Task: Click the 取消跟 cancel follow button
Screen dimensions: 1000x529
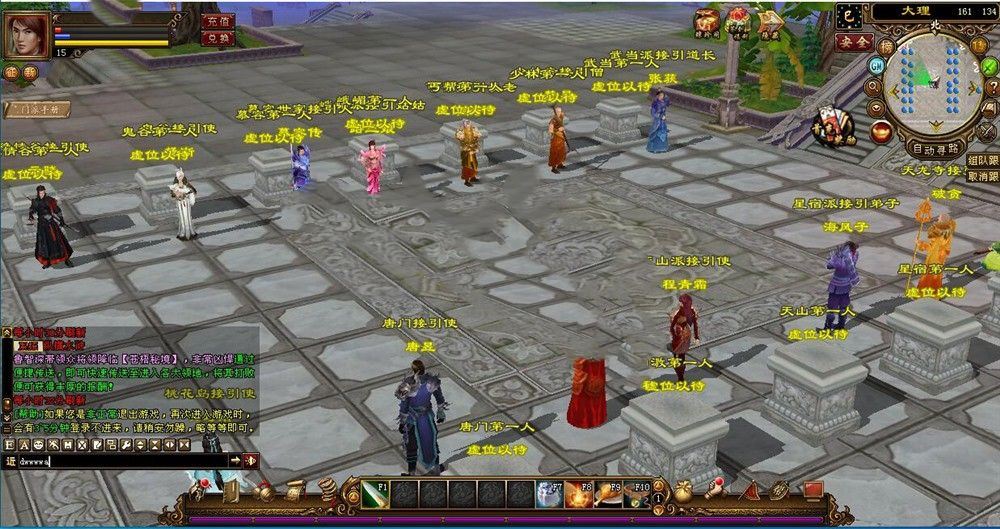Action: [x=982, y=176]
